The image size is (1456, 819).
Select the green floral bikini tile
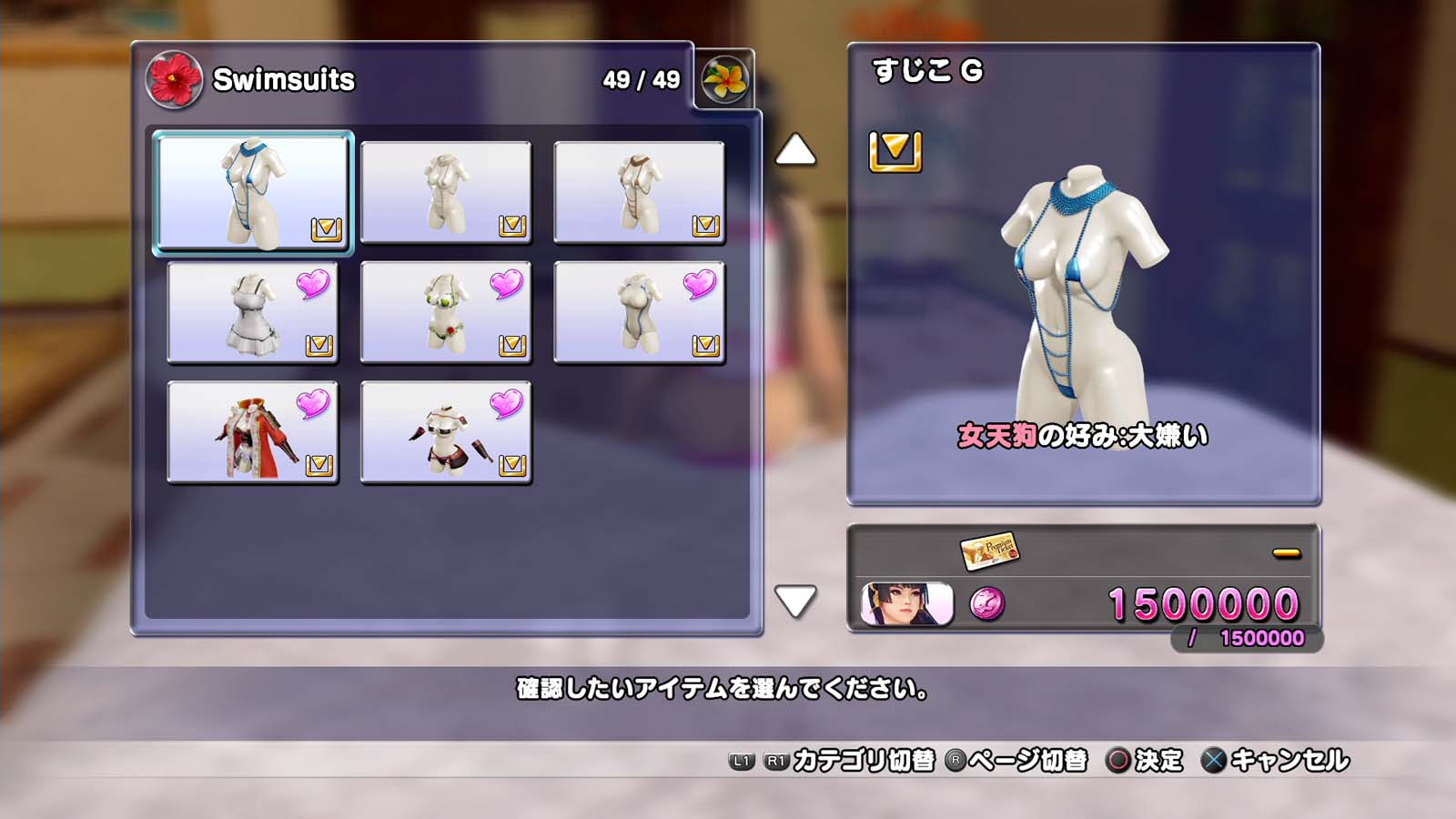tap(446, 312)
